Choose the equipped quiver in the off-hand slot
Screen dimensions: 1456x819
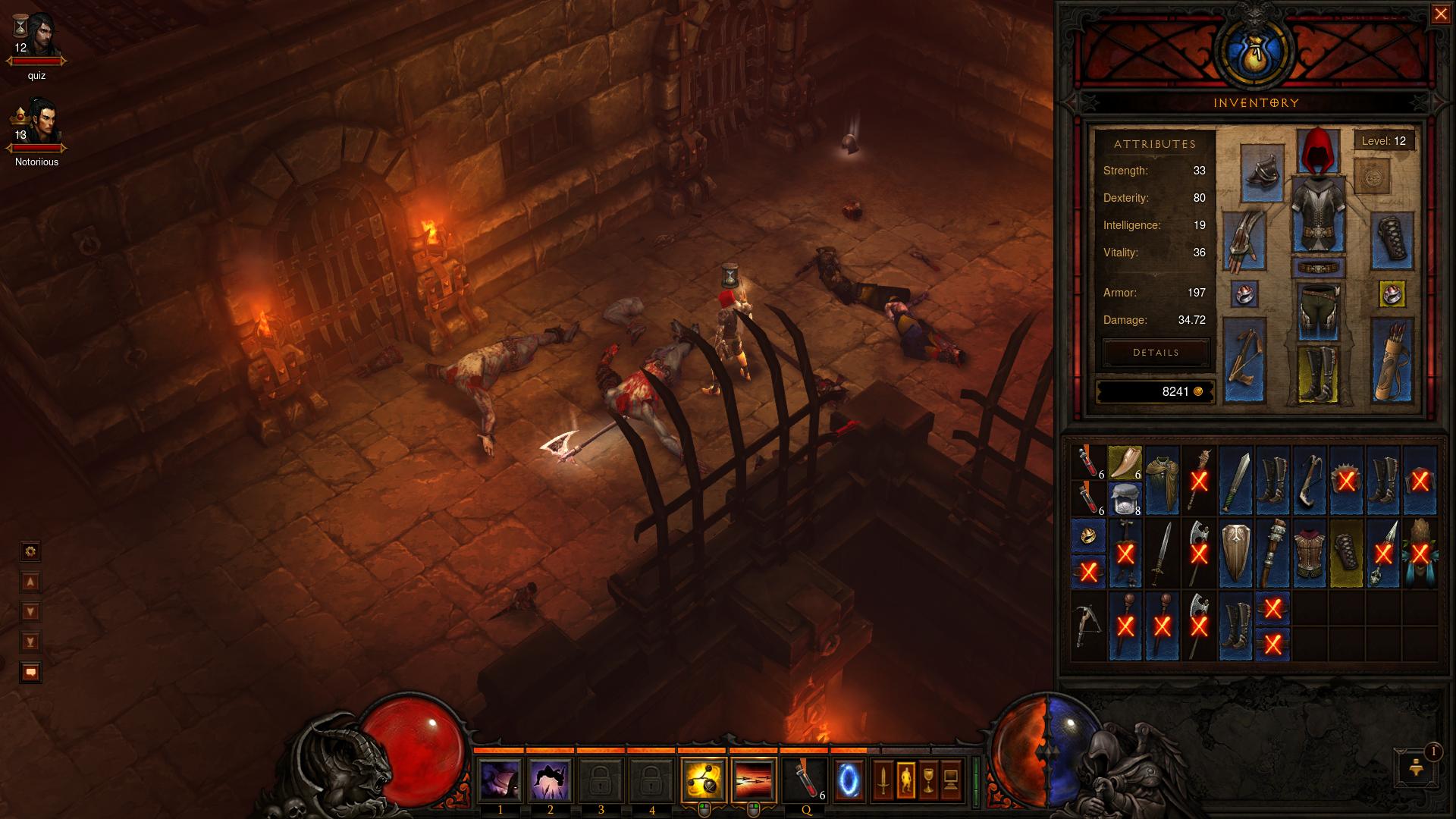pos(1392,361)
